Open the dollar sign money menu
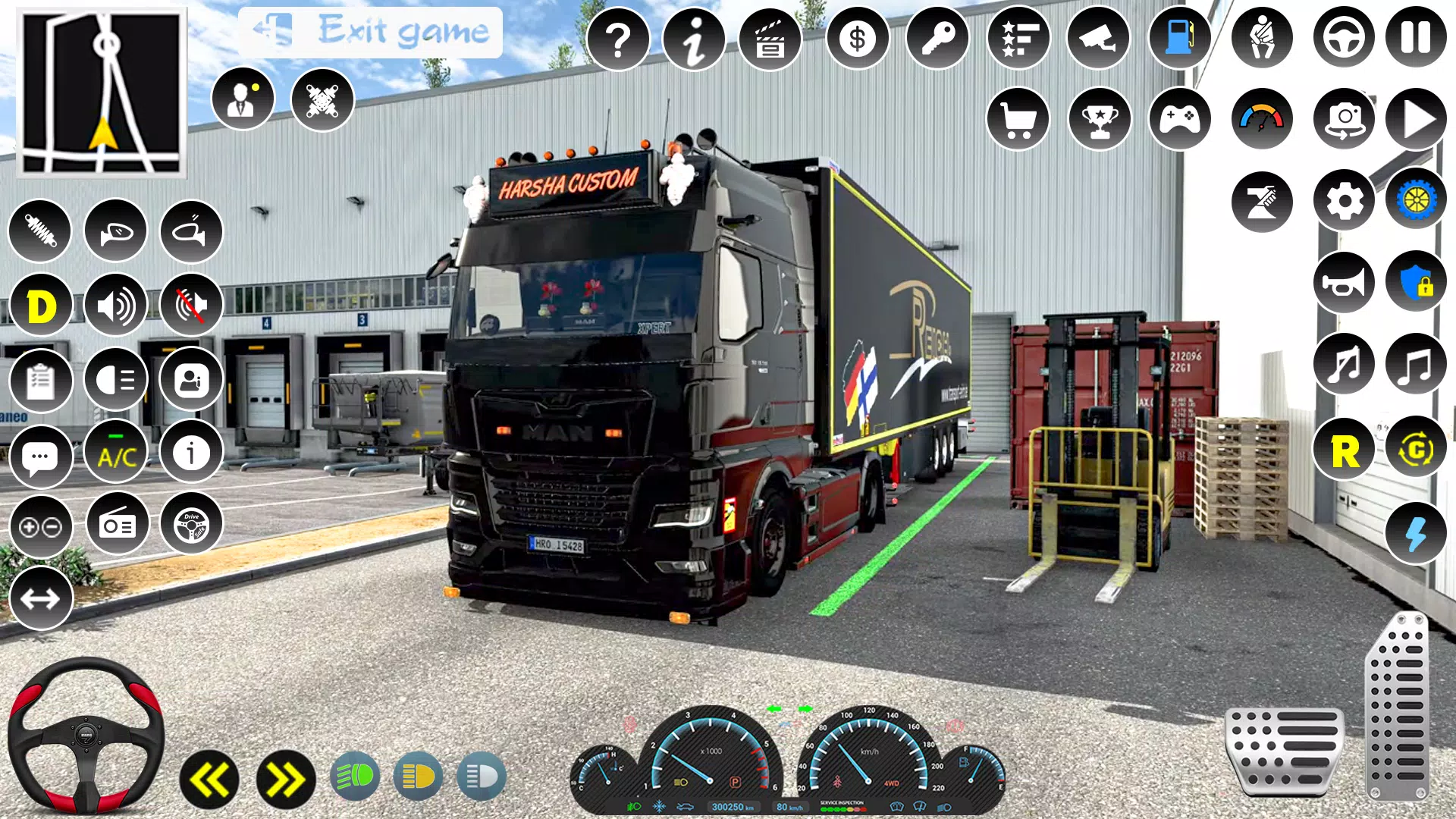 (857, 38)
